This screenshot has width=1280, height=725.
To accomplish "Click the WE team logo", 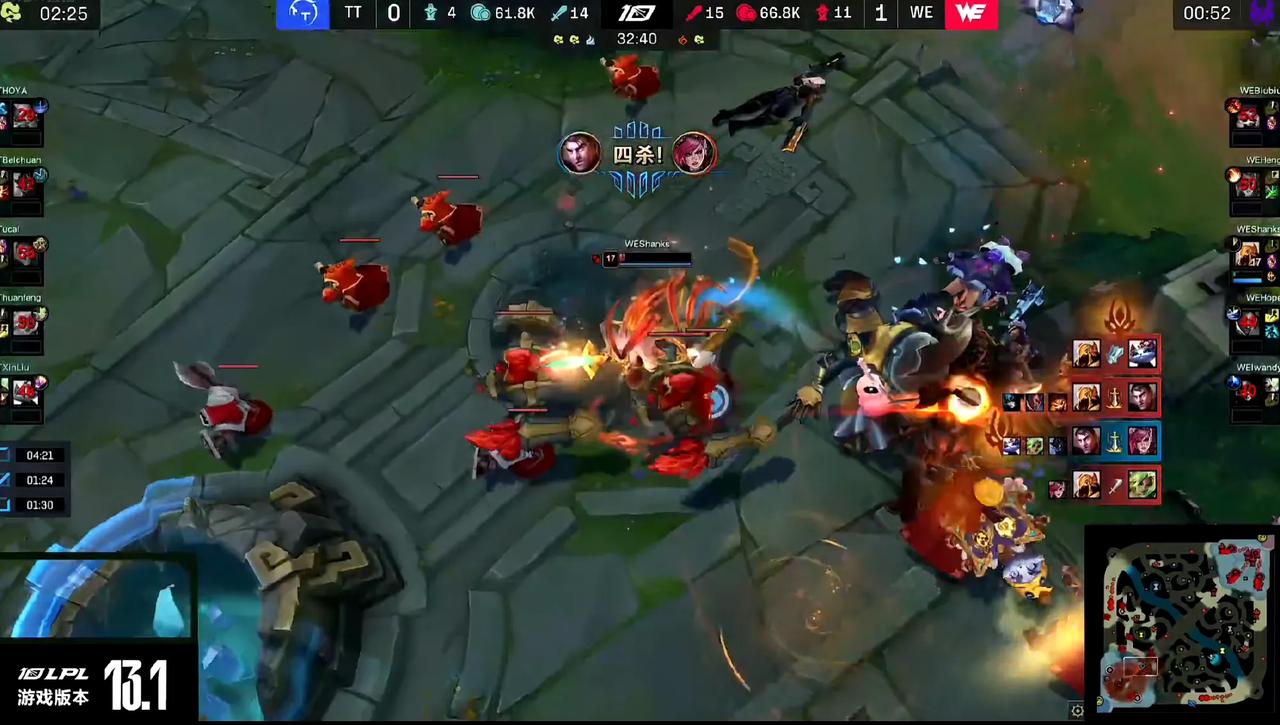I will pos(971,14).
